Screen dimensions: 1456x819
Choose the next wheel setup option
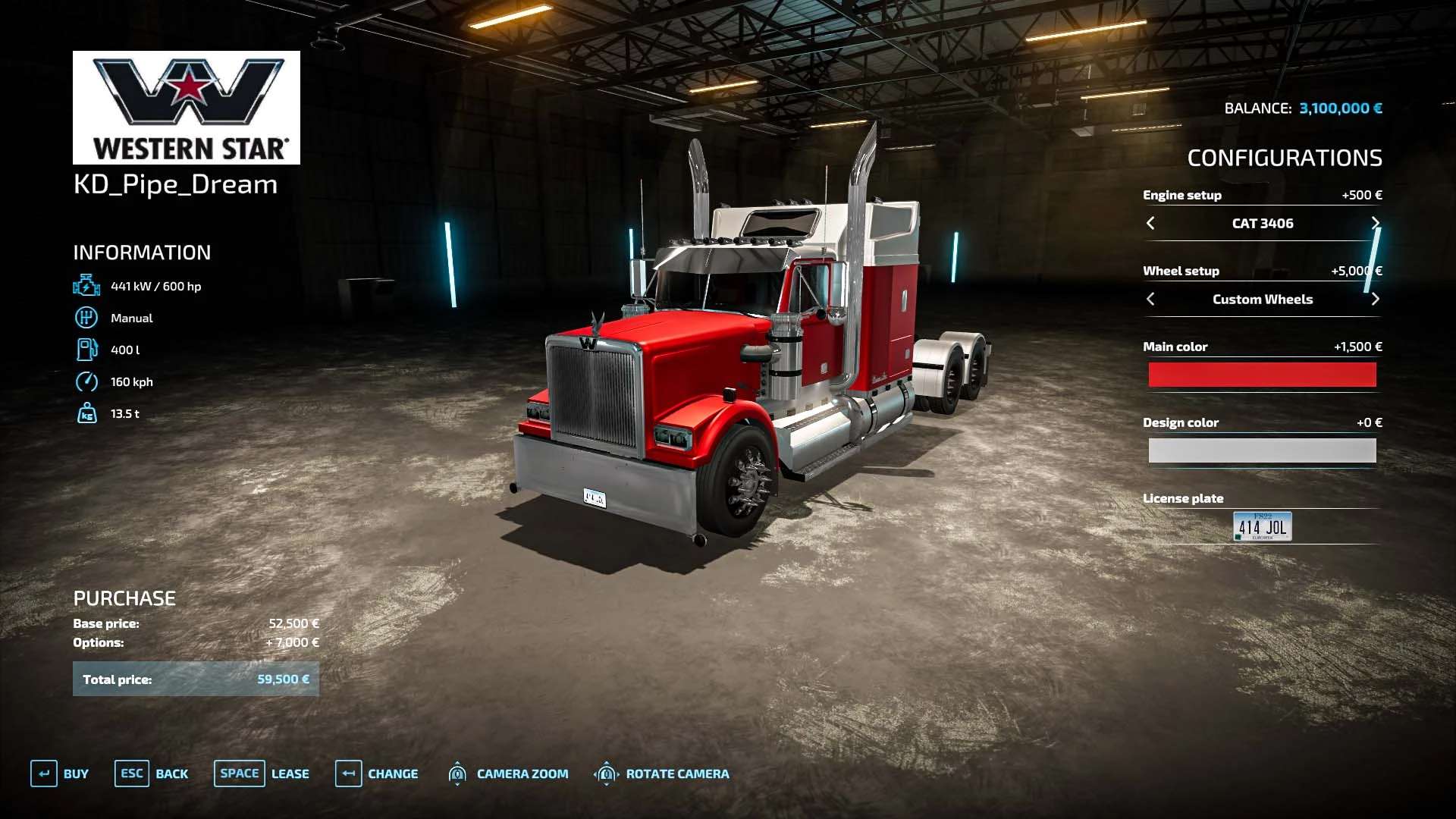tap(1375, 299)
